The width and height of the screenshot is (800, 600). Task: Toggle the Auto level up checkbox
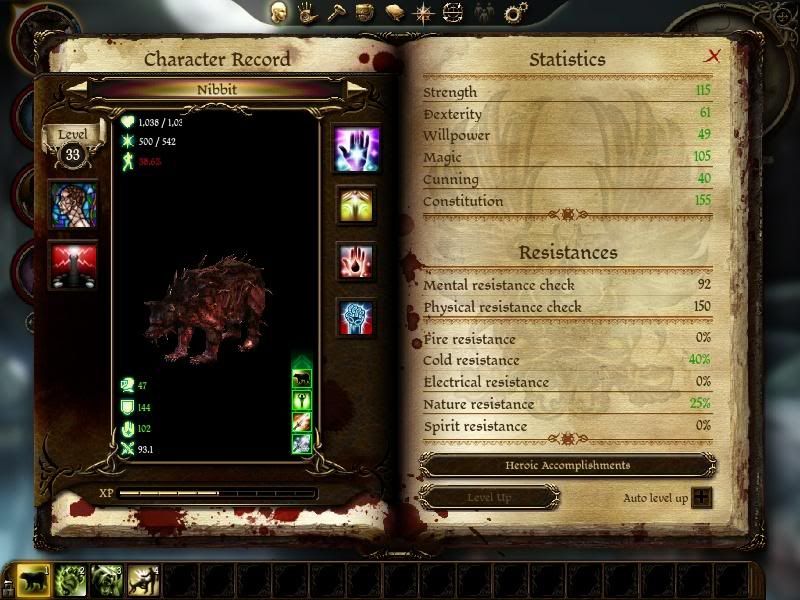pyautogui.click(x=702, y=497)
